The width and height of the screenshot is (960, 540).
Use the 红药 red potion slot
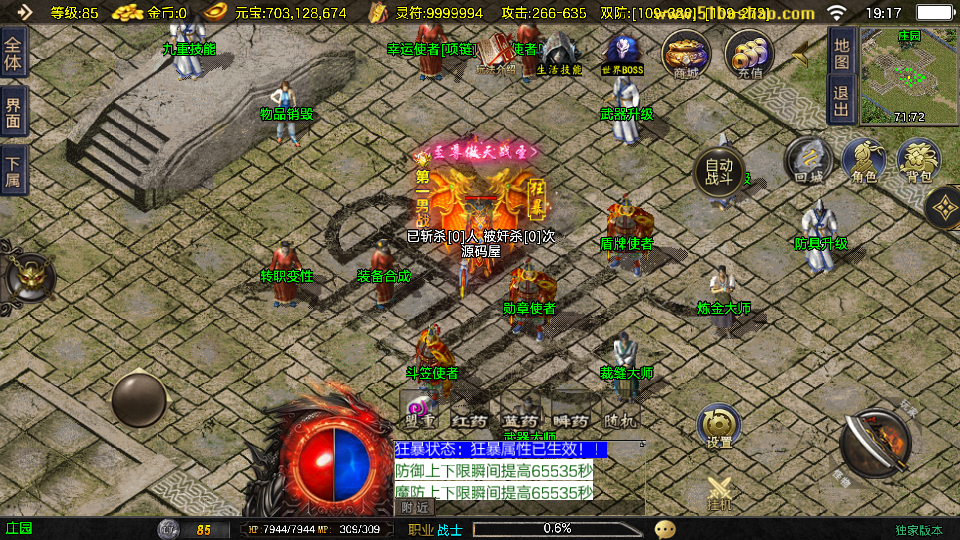468,412
